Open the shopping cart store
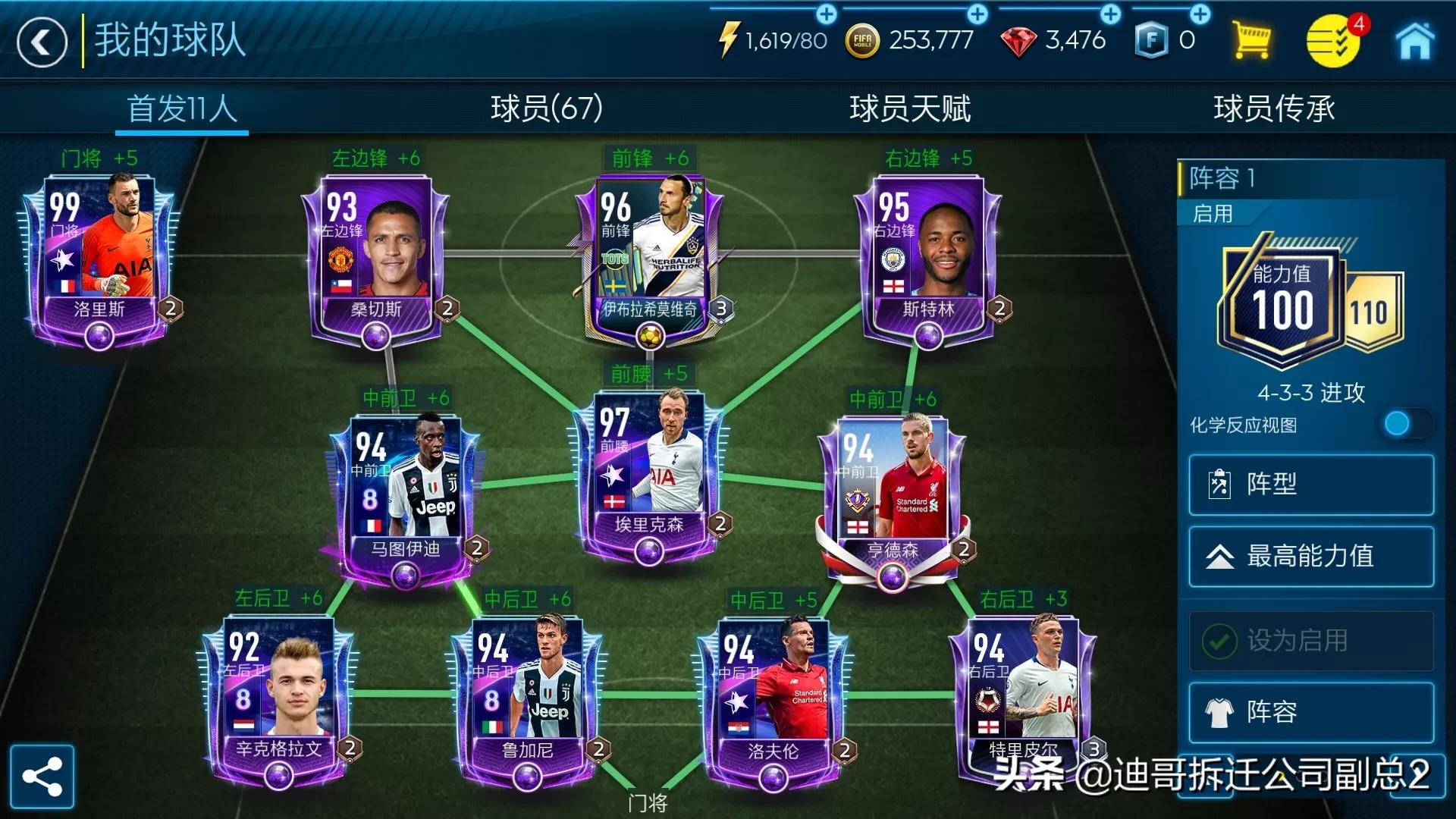 (x=1251, y=40)
